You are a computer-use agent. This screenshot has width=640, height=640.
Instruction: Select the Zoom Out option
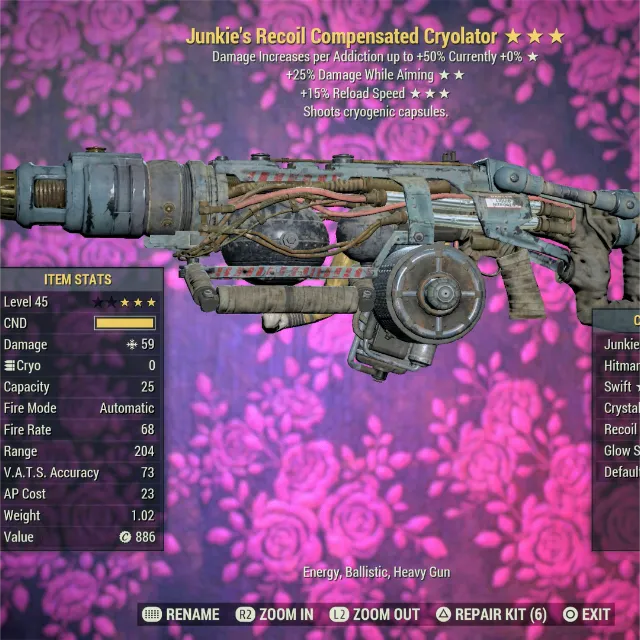click(x=377, y=614)
